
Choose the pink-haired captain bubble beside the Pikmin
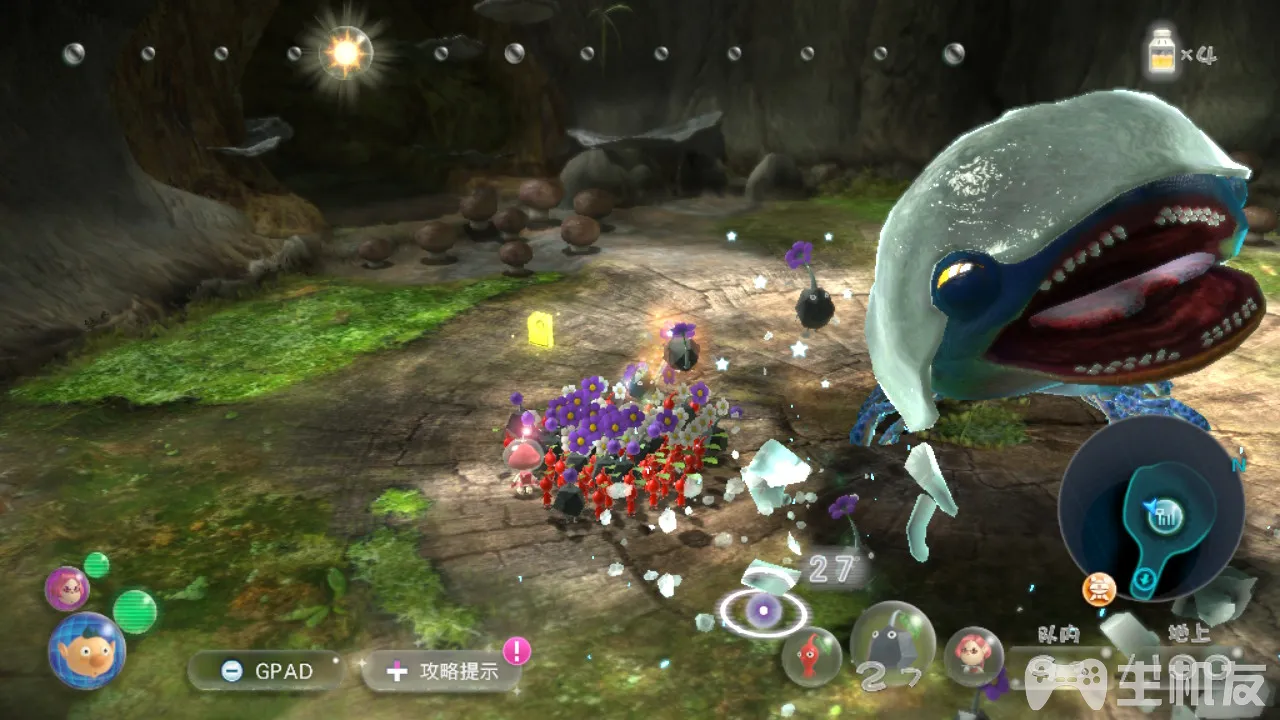(973, 656)
